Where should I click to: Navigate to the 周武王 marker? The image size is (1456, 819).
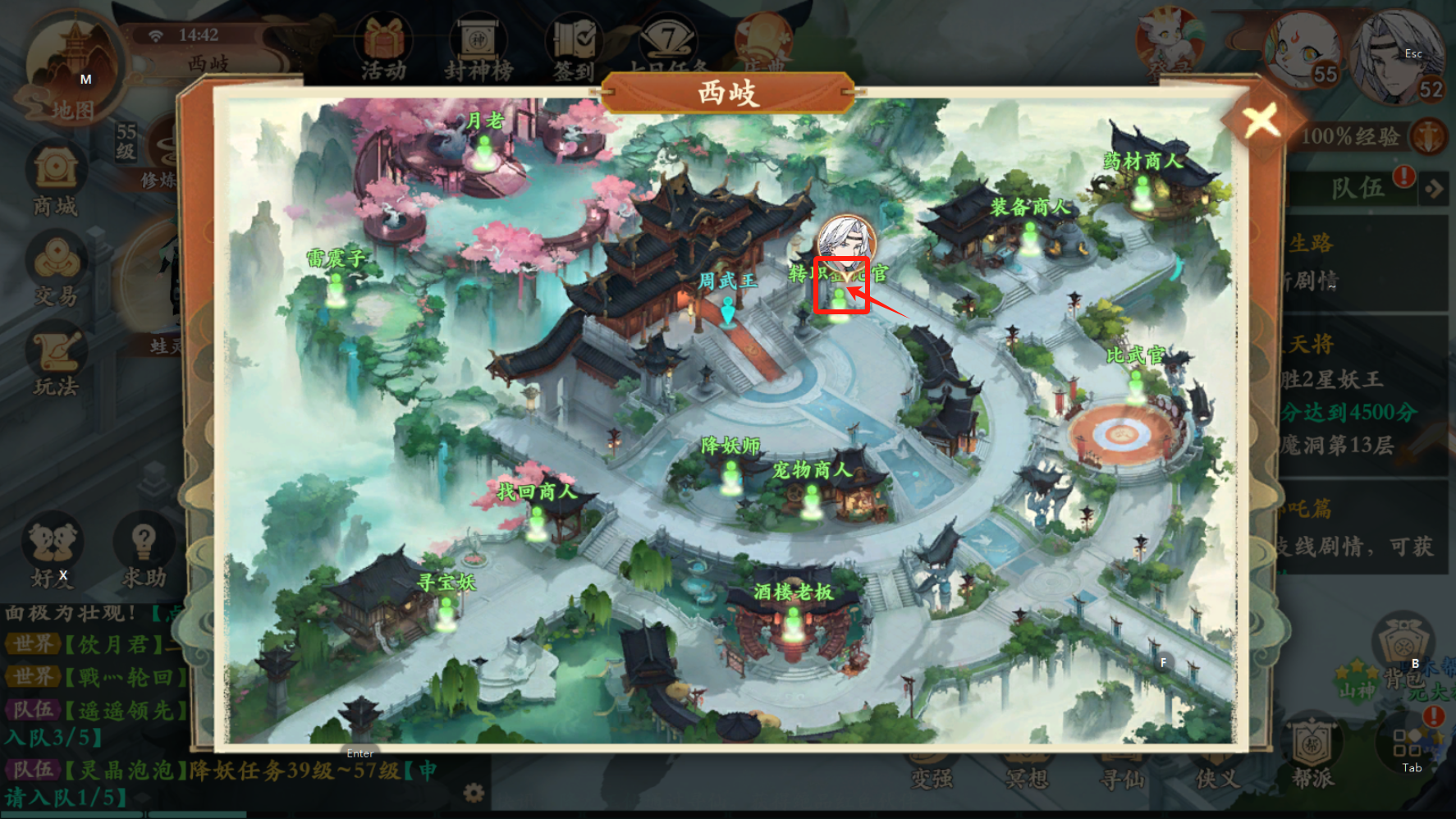click(x=727, y=310)
